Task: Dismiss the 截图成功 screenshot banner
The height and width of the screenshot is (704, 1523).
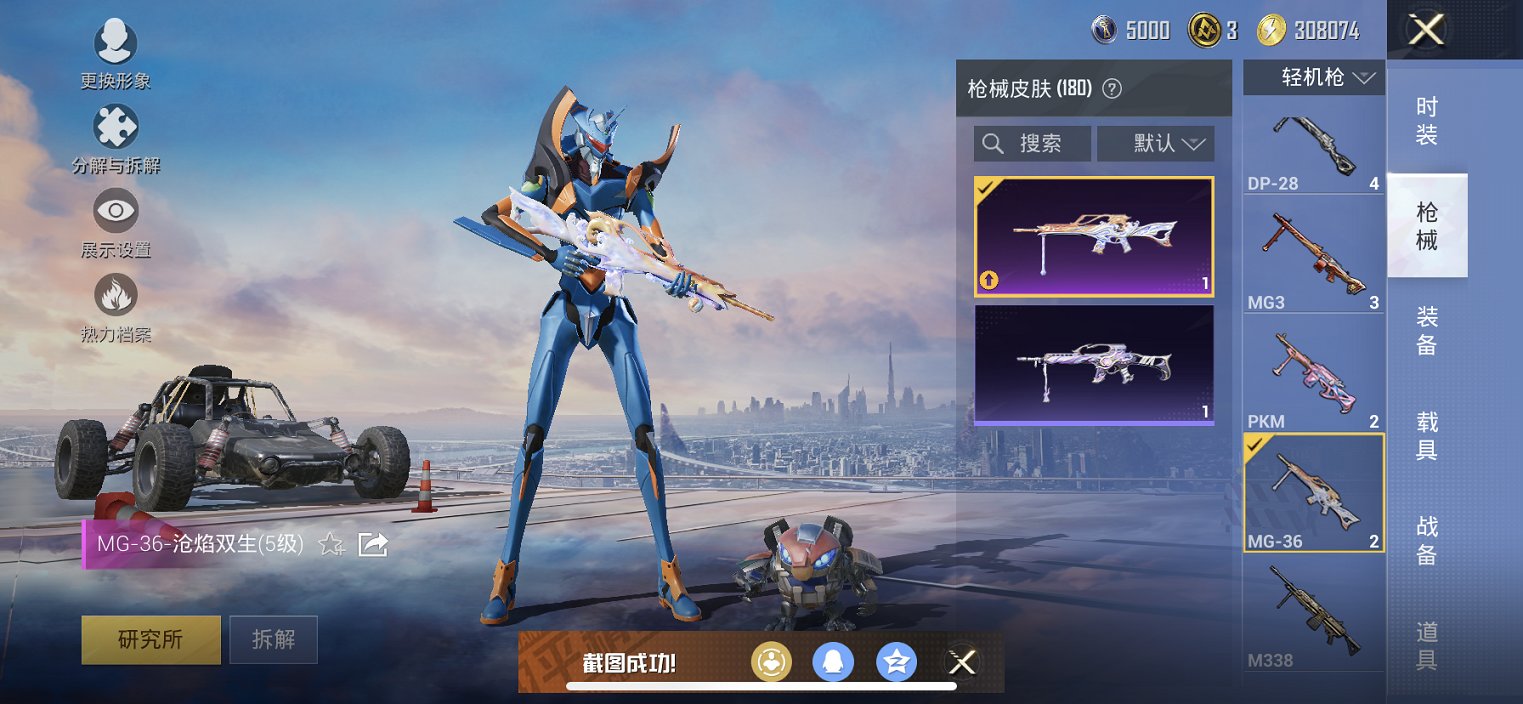Action: (962, 662)
